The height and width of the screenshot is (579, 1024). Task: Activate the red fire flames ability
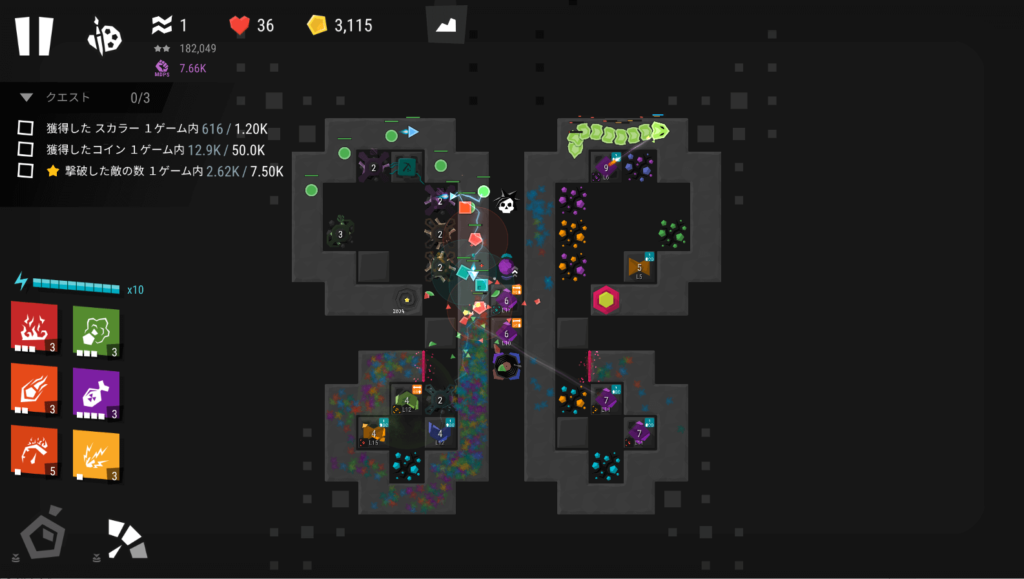pyautogui.click(x=33, y=324)
